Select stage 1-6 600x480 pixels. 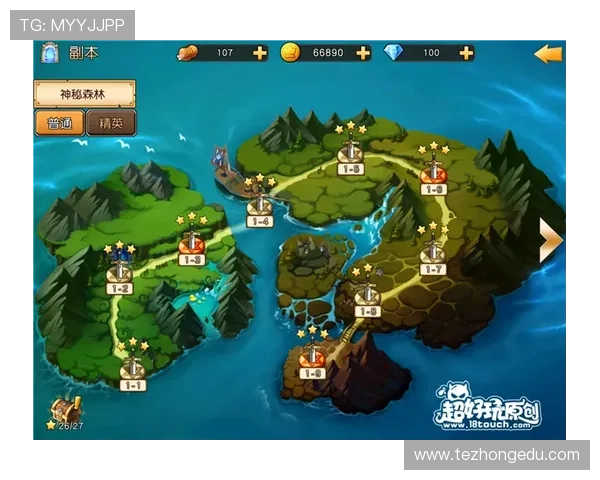click(x=433, y=174)
